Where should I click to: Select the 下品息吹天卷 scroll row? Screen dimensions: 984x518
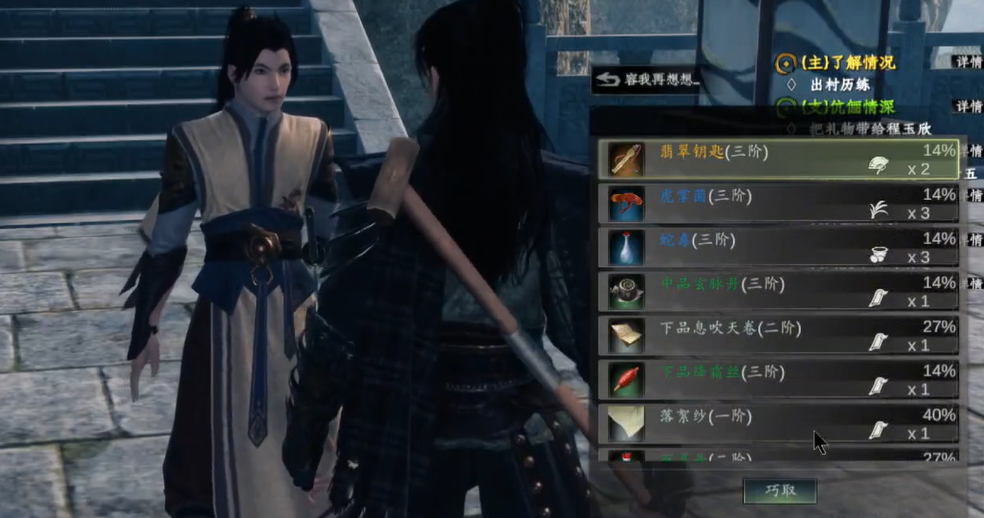pos(779,335)
